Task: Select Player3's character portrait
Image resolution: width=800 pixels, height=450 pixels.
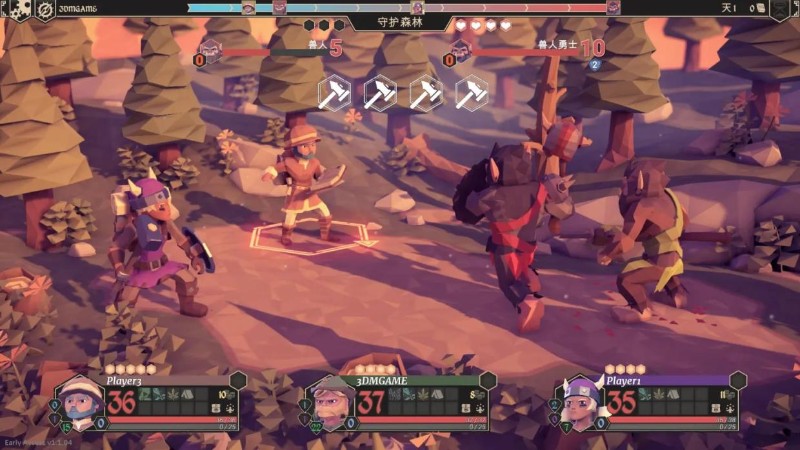Action: [79, 402]
